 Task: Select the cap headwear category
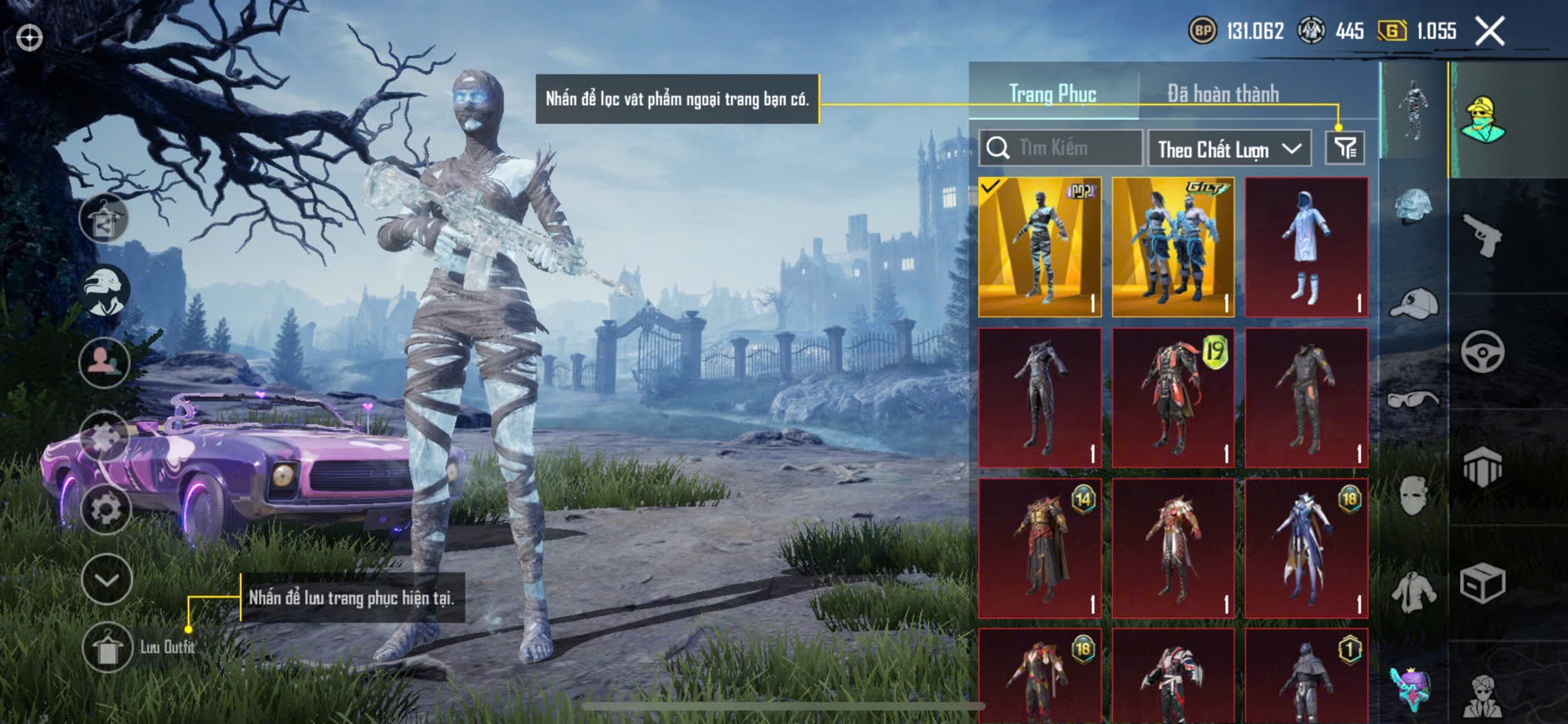point(1413,303)
